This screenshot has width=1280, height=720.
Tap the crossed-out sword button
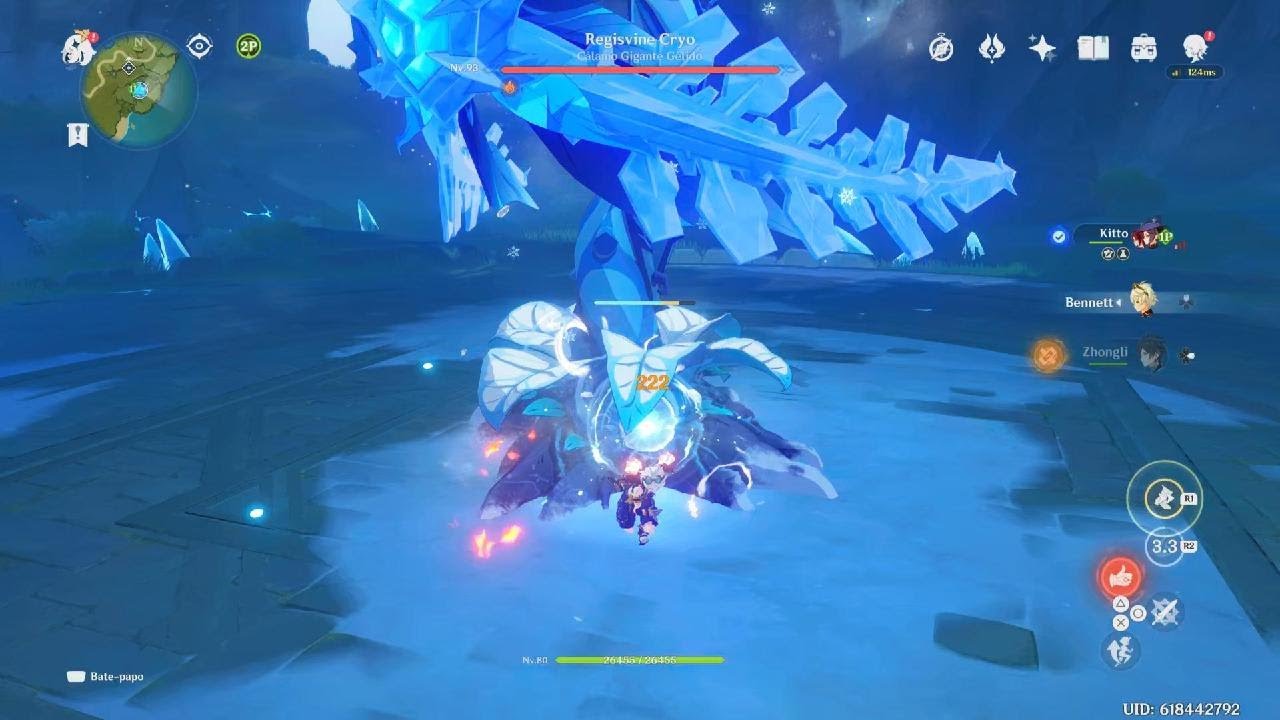(x=1165, y=611)
